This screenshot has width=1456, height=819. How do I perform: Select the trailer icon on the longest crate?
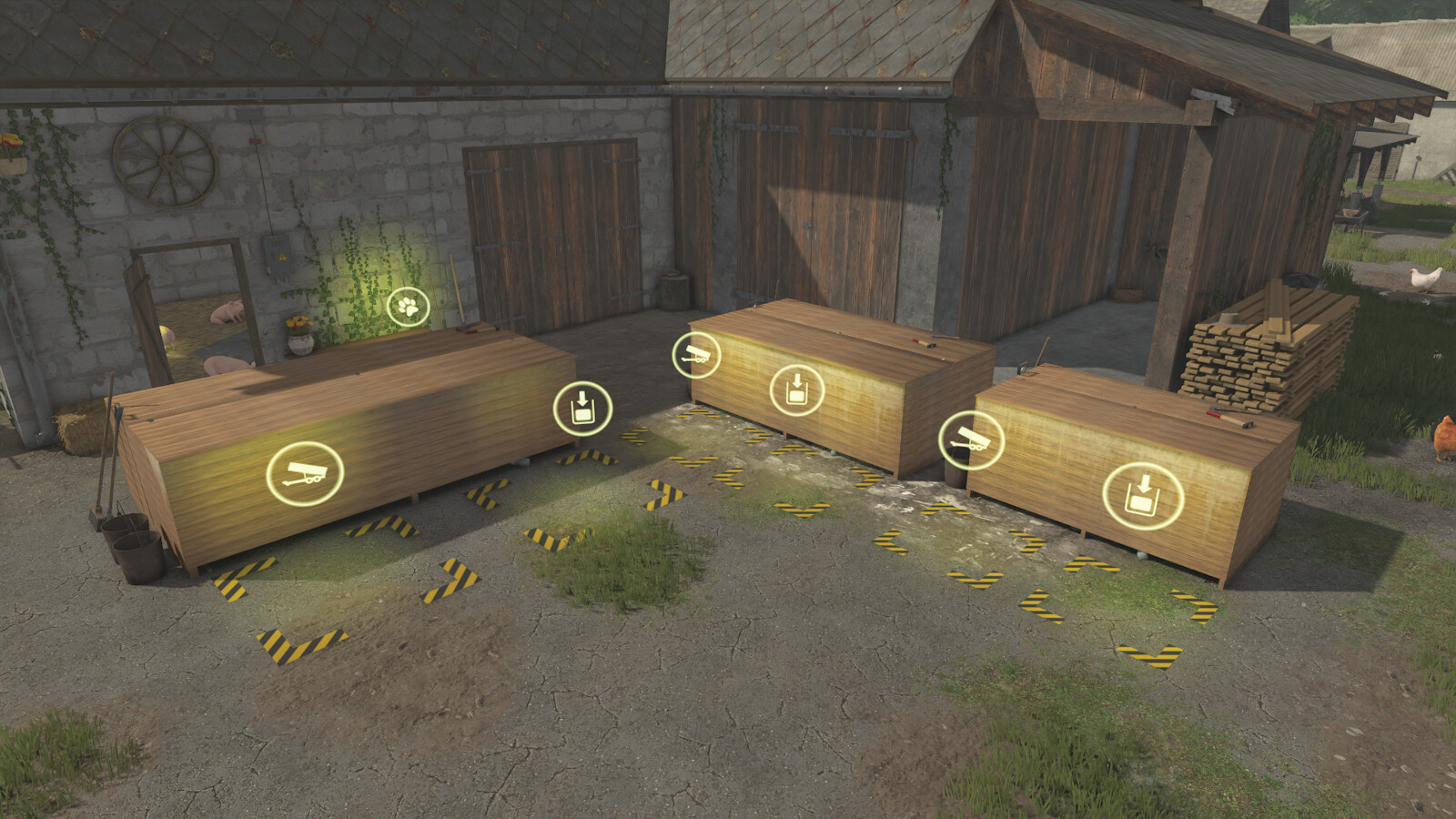click(305, 473)
